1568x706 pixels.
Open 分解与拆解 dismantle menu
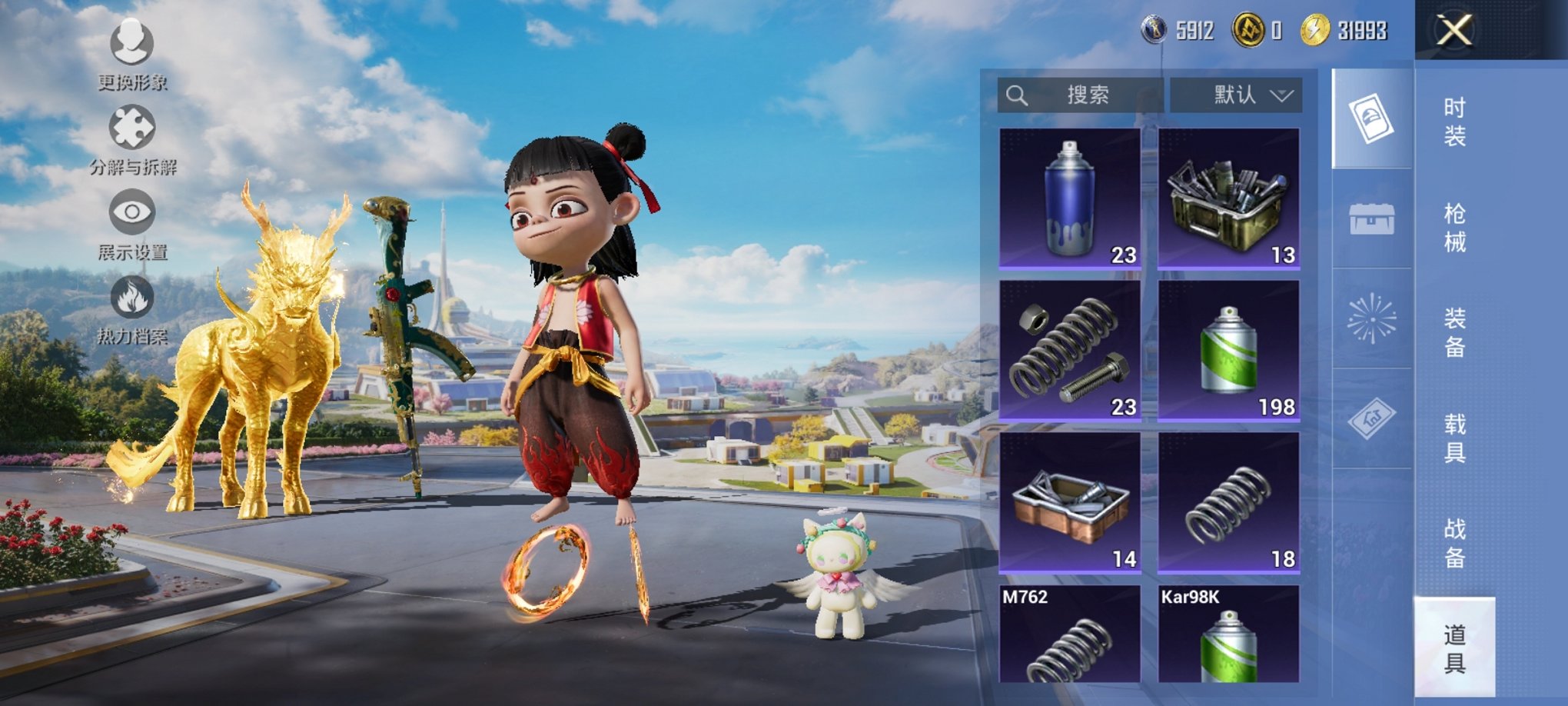click(132, 140)
